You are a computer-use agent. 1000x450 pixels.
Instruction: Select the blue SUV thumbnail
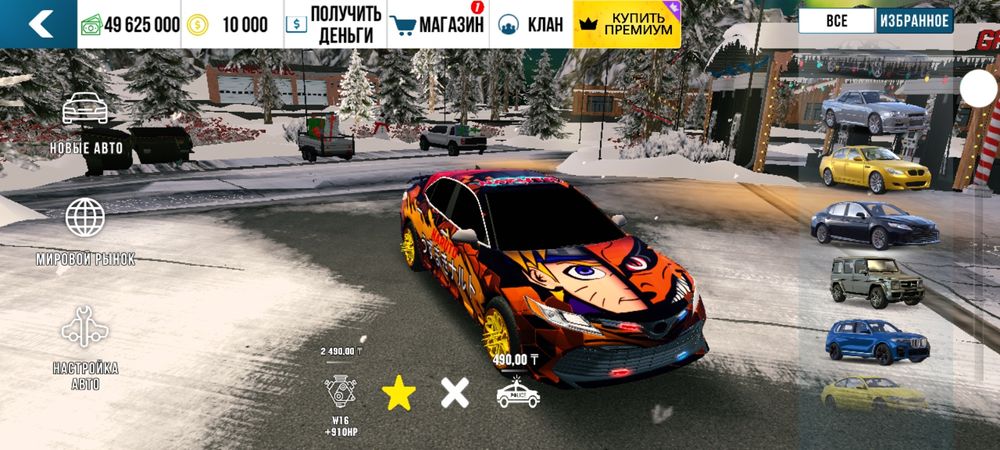coord(875,341)
